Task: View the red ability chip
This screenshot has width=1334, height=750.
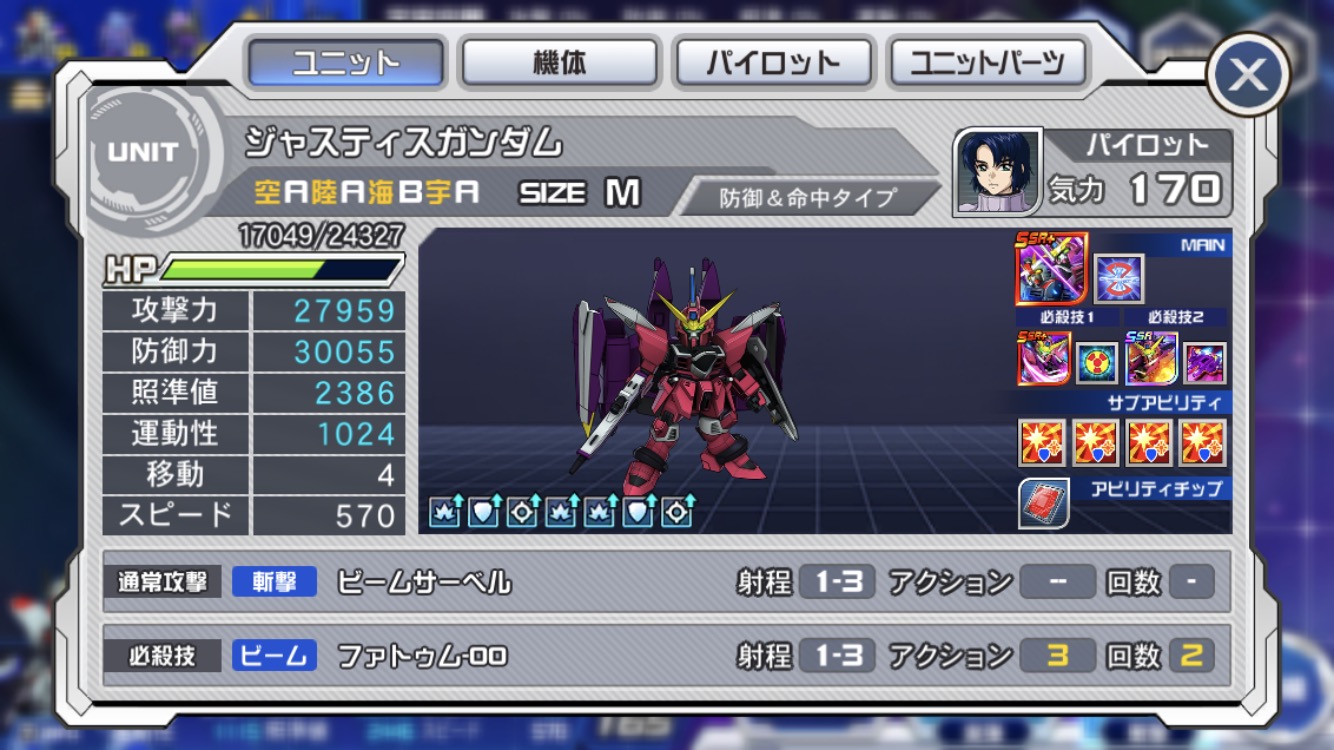Action: tap(1044, 504)
